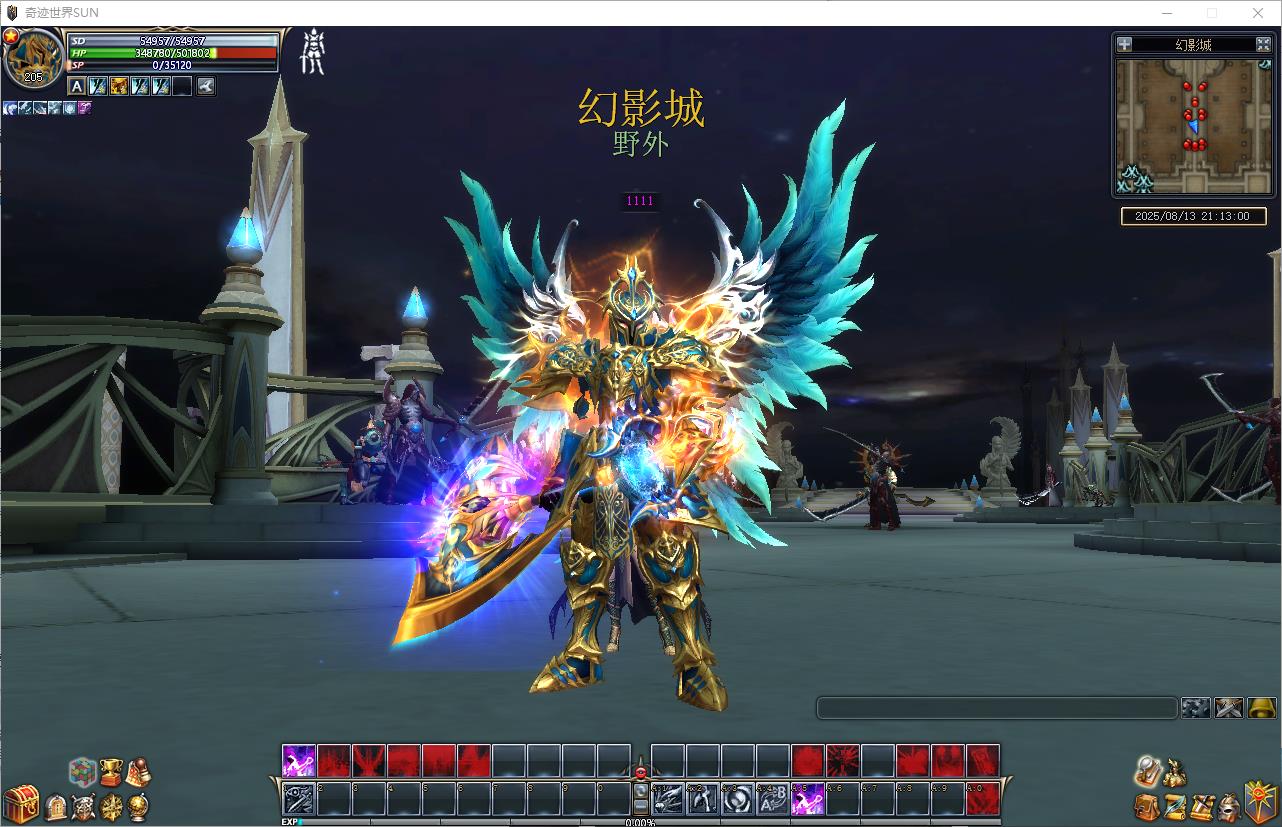Viewport: 1282px width, 827px height.
Task: Click the crossed swords button beside chat
Action: tap(1228, 708)
